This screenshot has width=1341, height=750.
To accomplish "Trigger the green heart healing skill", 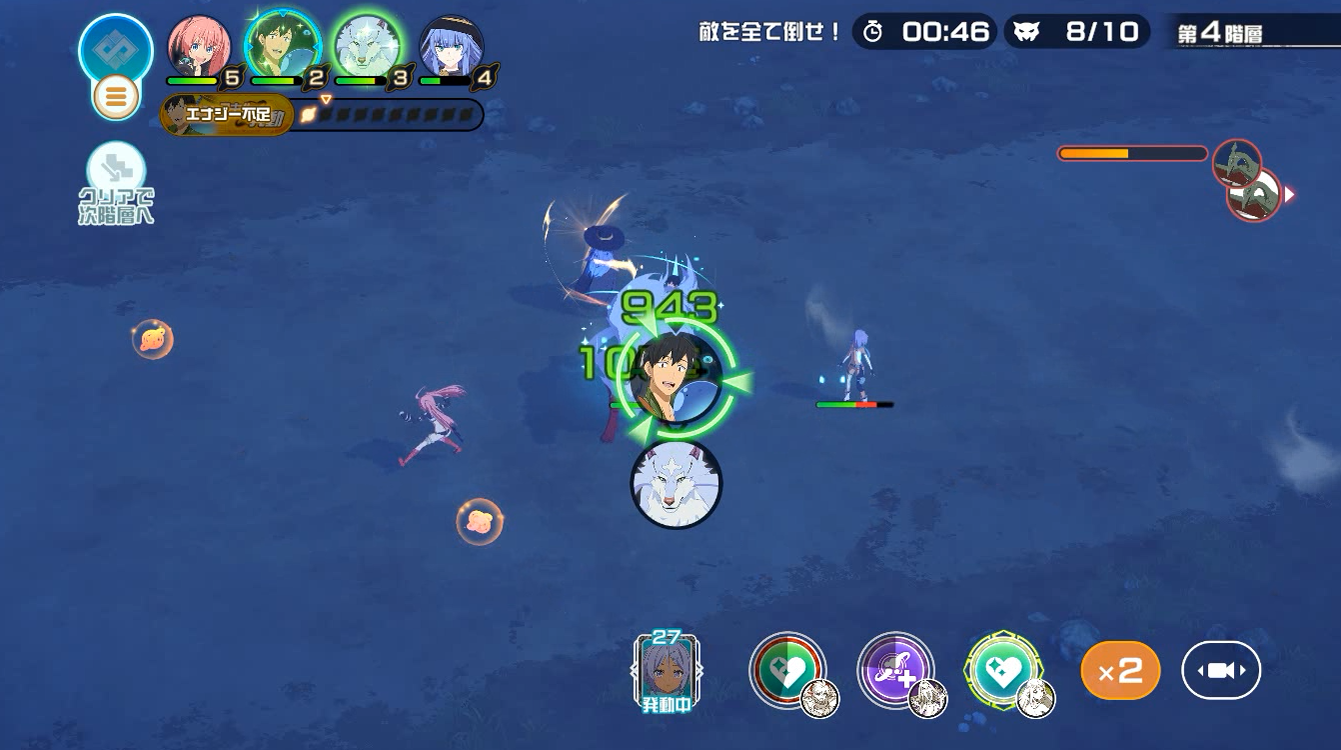I will 1003,671.
